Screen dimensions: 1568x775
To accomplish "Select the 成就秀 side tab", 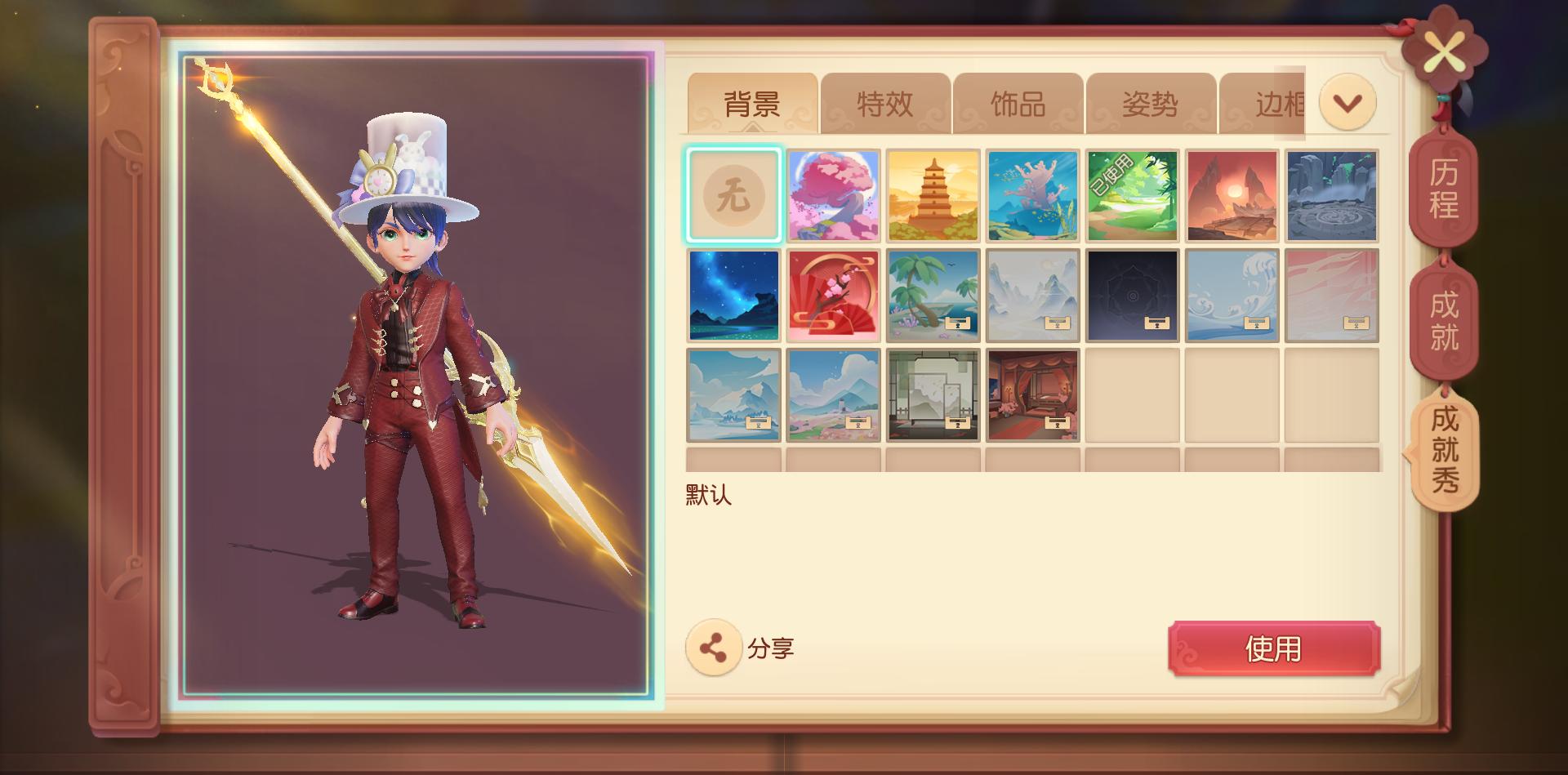I will coord(1443,448).
